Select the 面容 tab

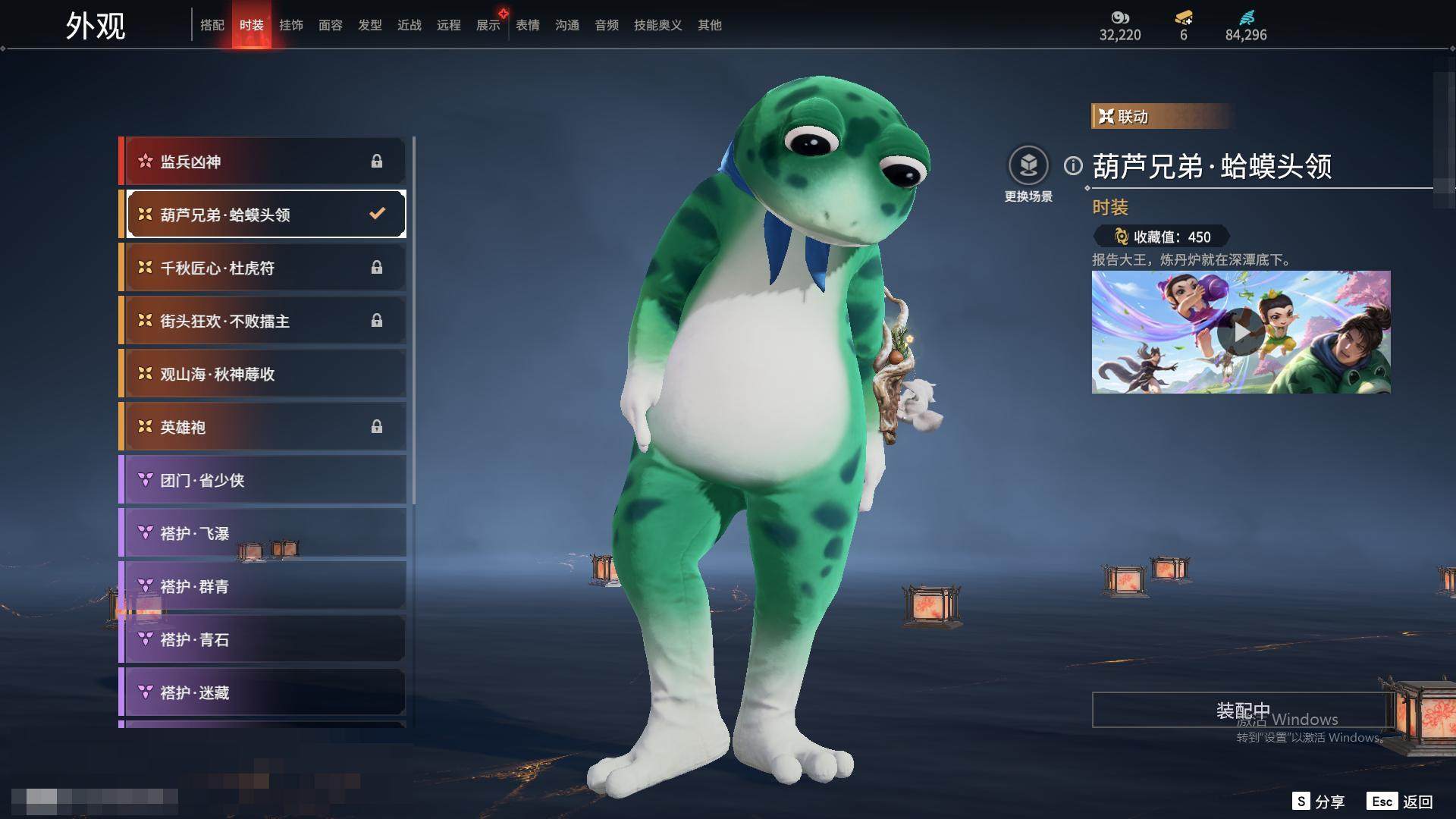(331, 25)
